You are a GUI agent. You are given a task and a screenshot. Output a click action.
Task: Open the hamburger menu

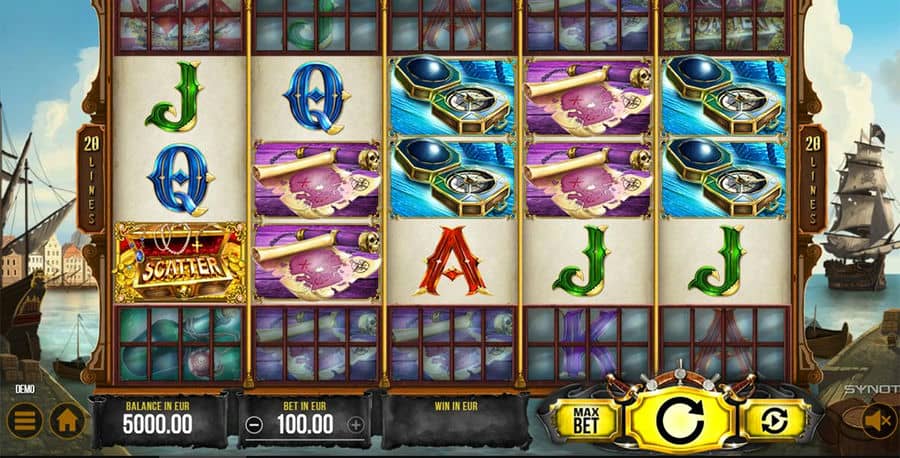pyautogui.click(x=24, y=420)
